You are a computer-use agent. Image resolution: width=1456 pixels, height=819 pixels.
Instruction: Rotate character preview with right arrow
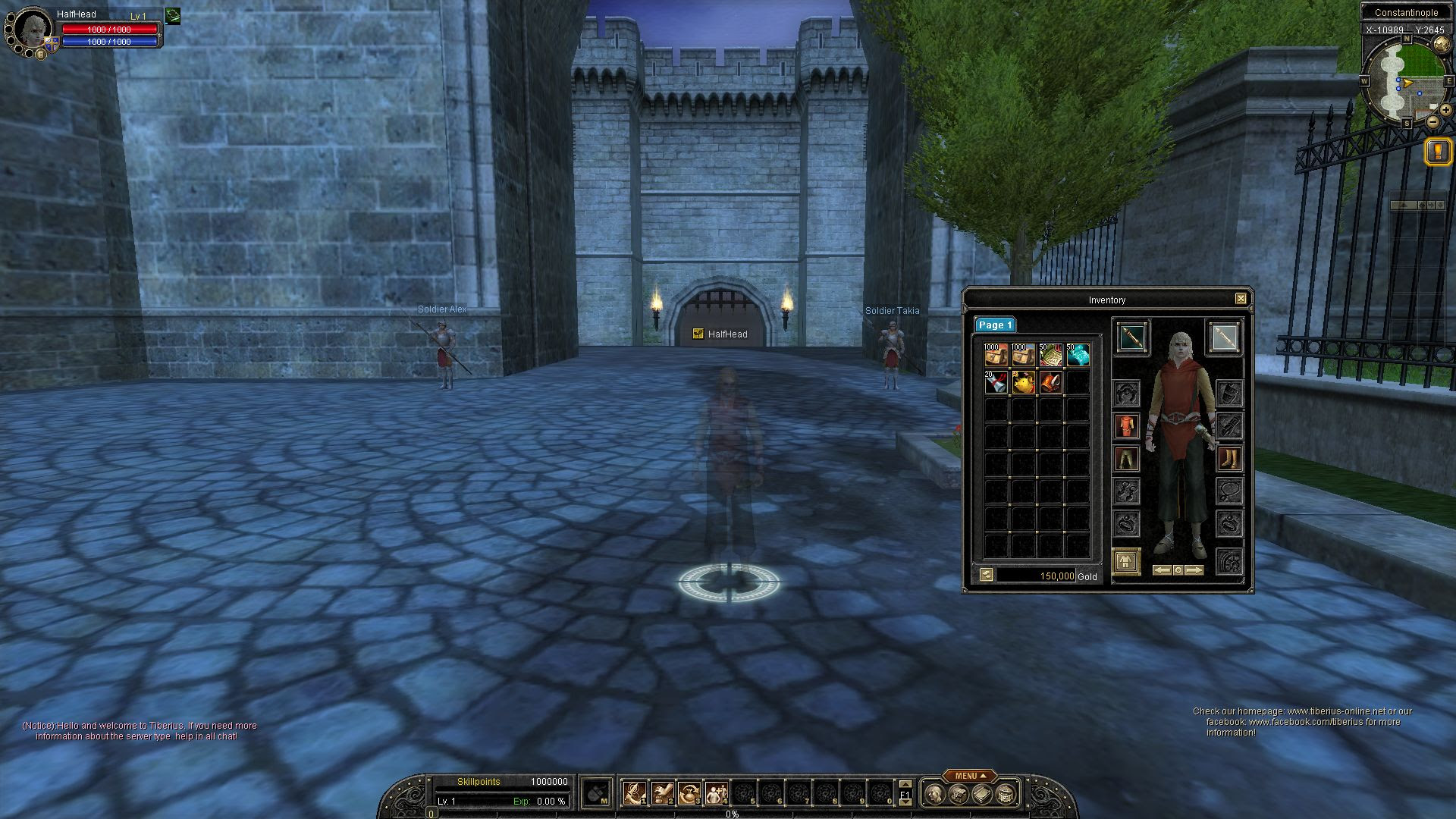click(1194, 570)
